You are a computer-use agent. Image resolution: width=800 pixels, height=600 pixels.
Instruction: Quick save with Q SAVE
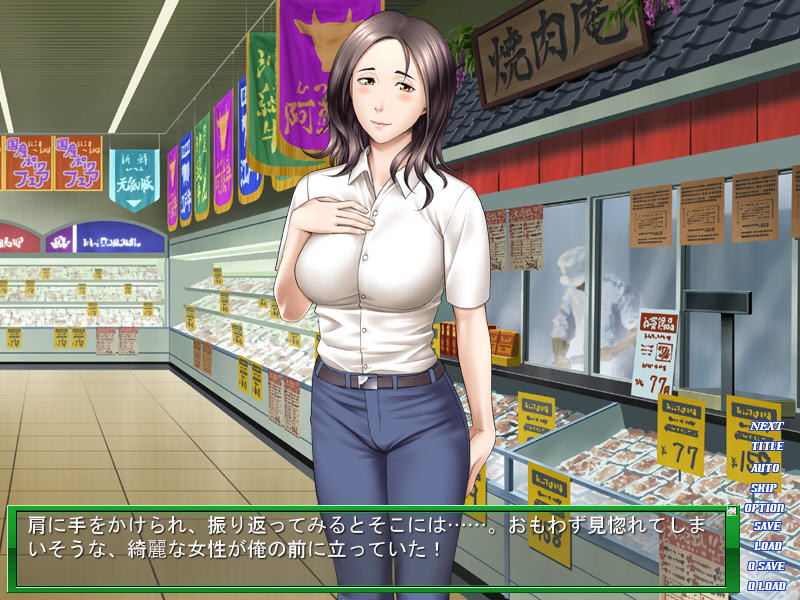point(767,566)
